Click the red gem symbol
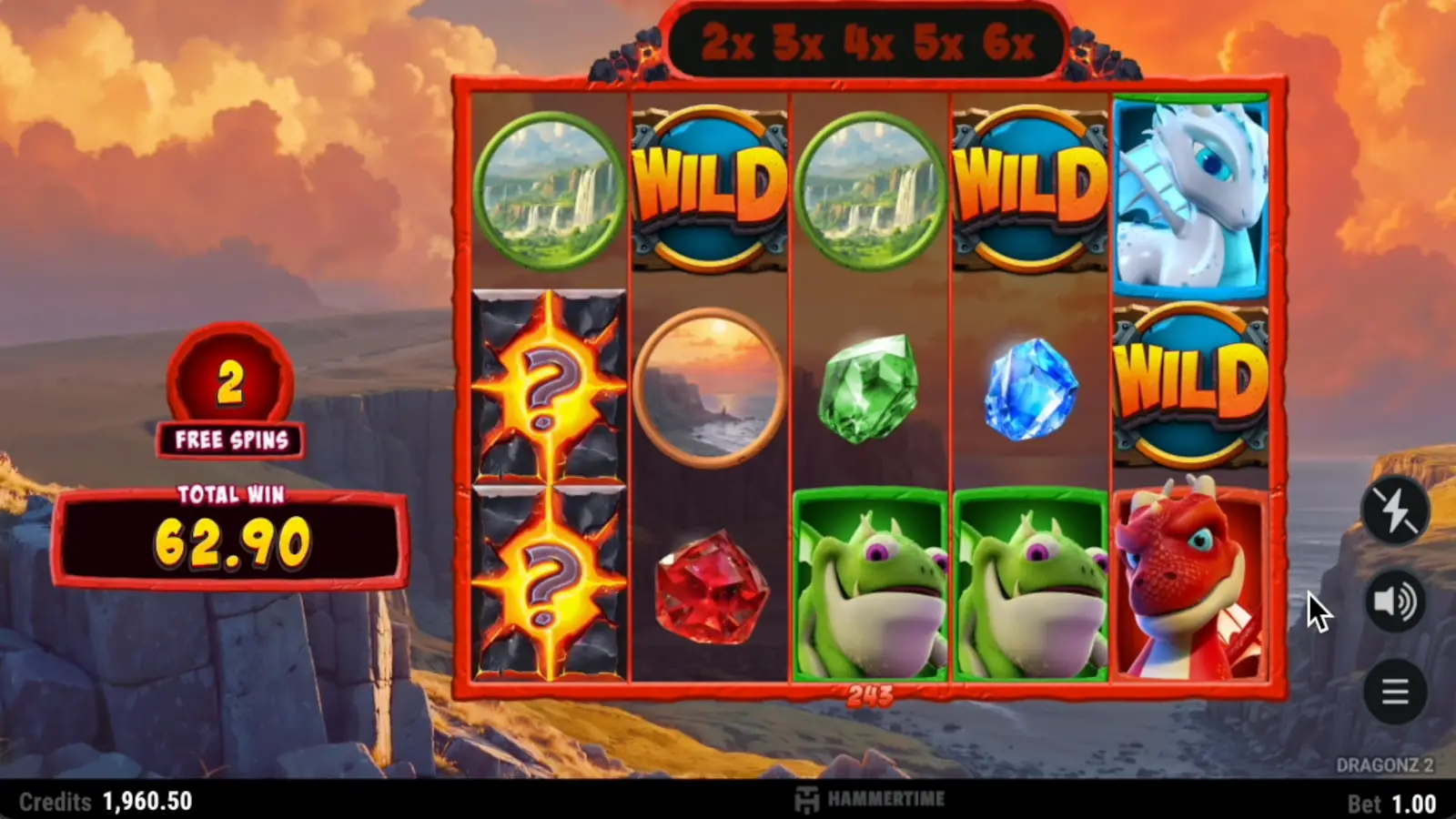Image resolution: width=1456 pixels, height=819 pixels. (x=710, y=587)
